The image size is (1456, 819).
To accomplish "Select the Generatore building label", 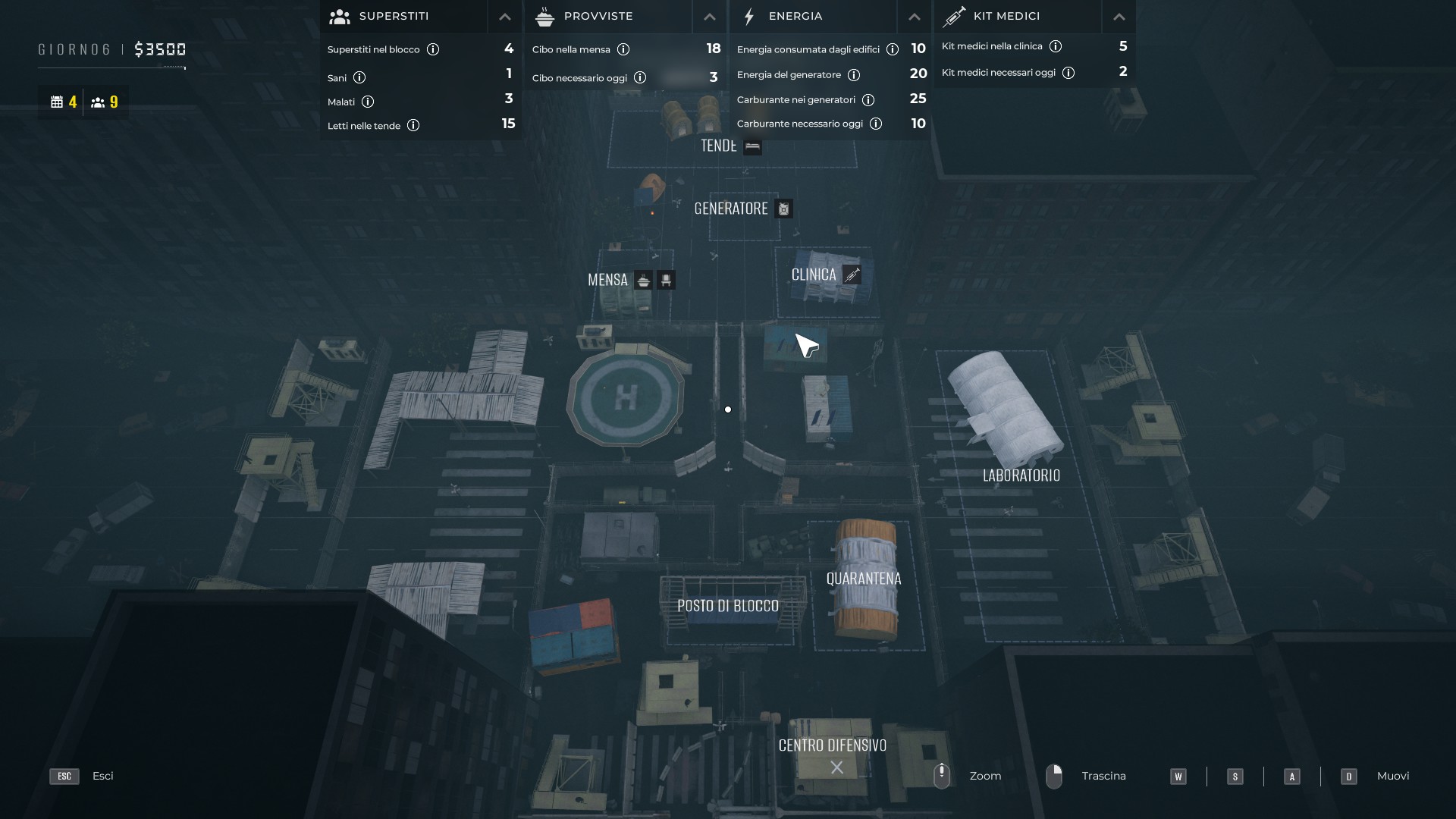I will [731, 209].
